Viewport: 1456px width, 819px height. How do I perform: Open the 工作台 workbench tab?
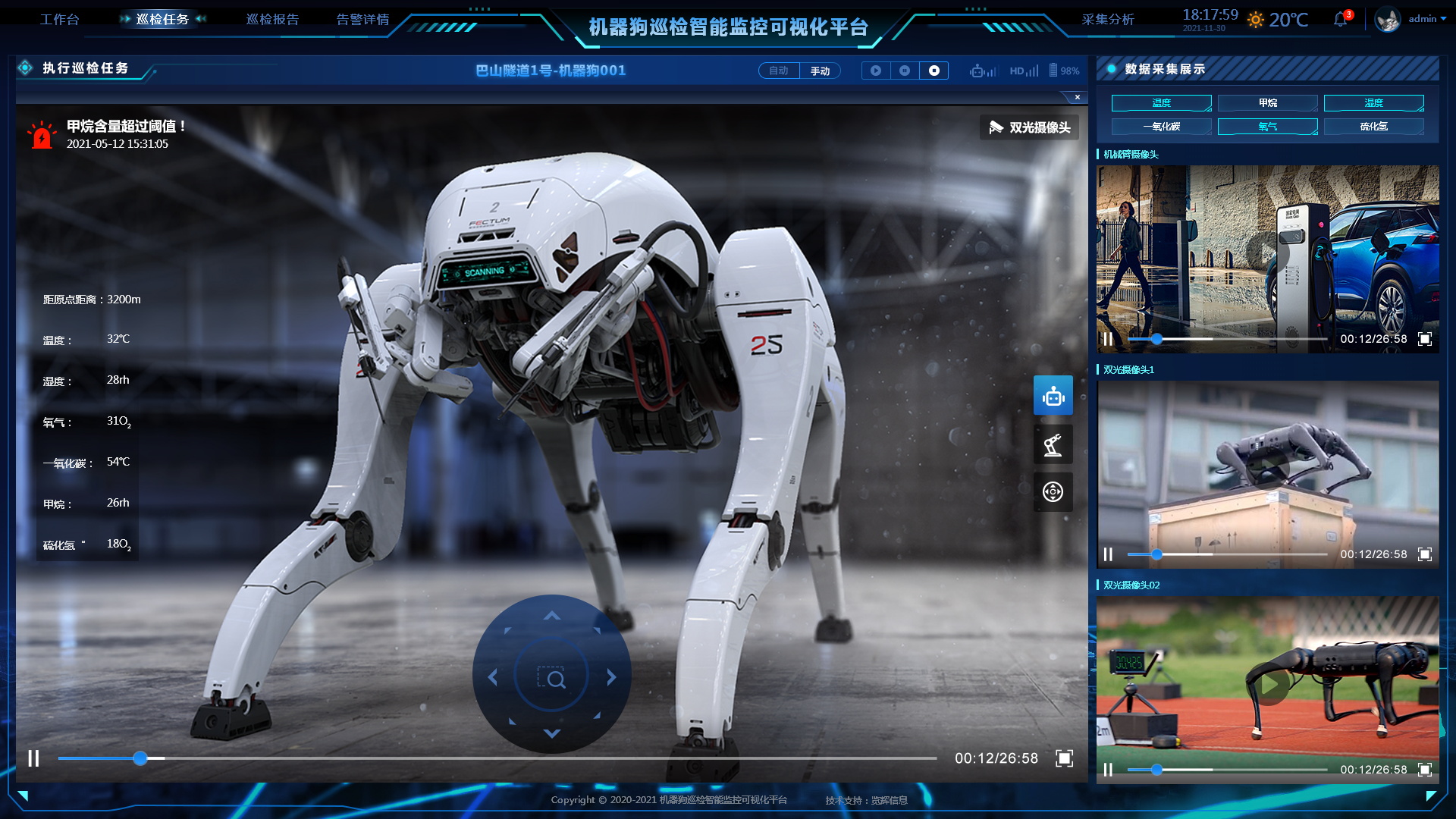pos(59,20)
